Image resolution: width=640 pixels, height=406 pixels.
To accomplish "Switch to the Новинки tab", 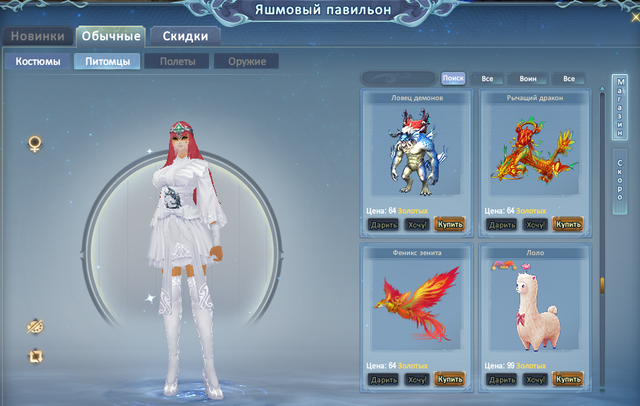I will pos(37,37).
